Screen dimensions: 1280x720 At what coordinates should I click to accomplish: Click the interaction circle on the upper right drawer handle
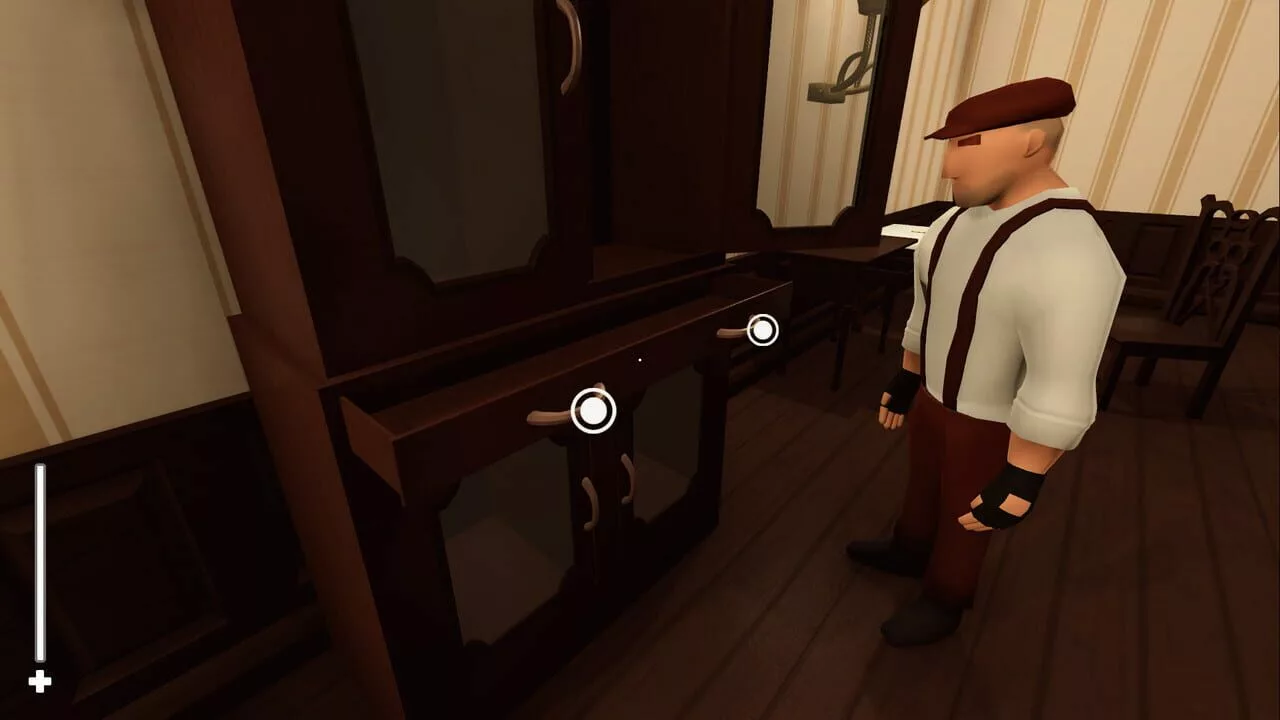[x=761, y=331]
